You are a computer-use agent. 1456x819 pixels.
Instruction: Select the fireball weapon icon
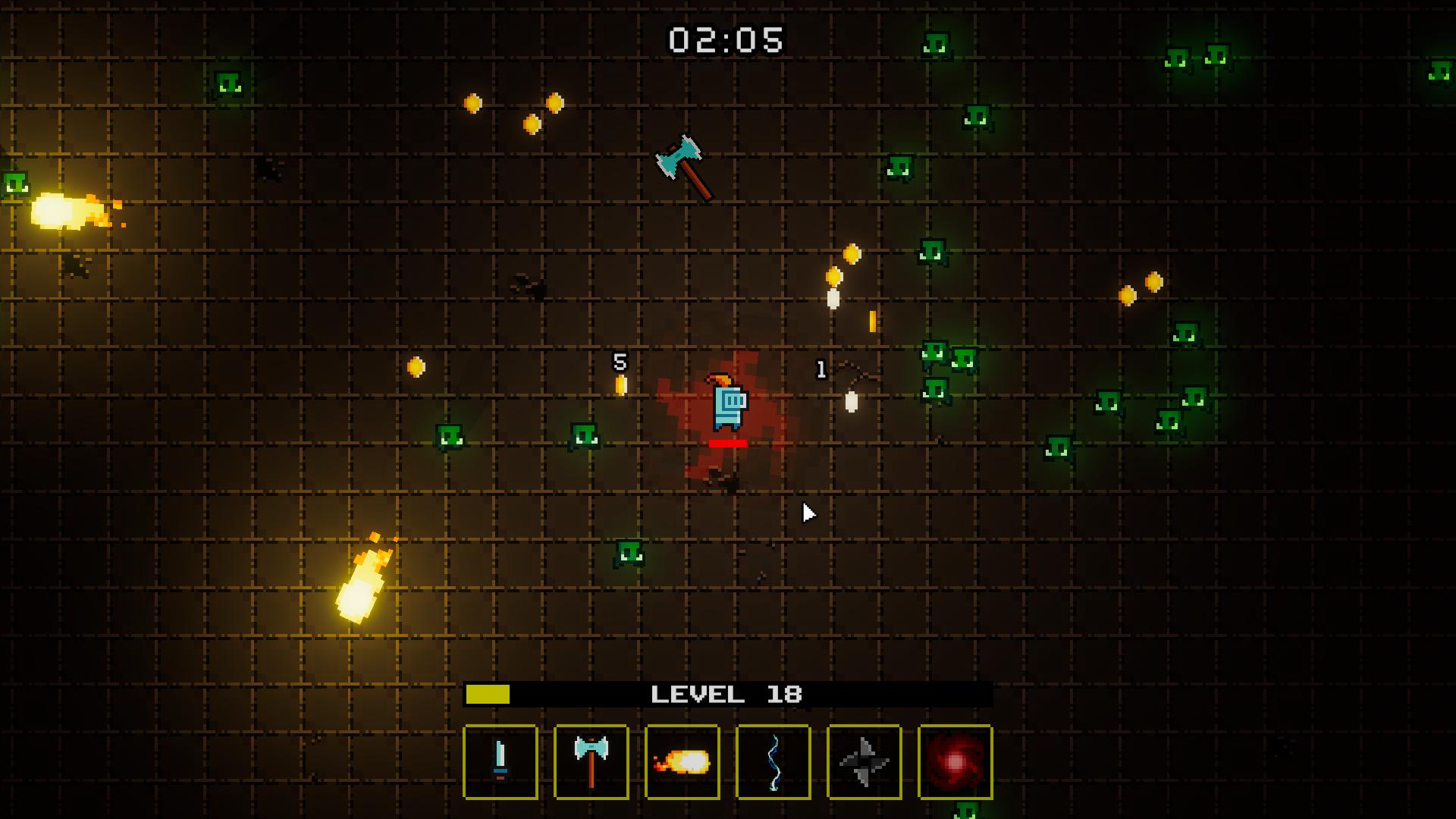(682, 763)
